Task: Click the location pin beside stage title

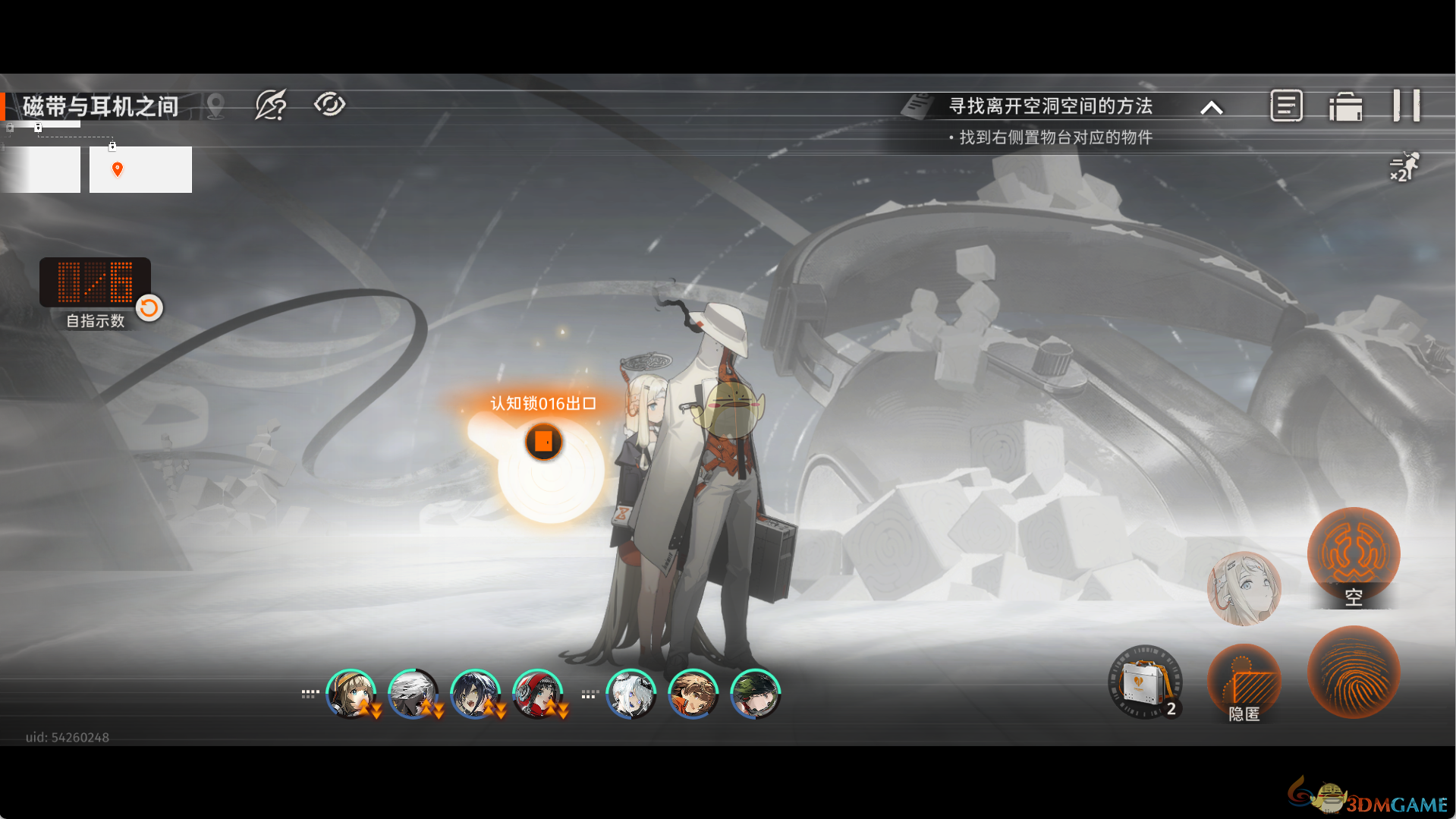Action: [215, 106]
